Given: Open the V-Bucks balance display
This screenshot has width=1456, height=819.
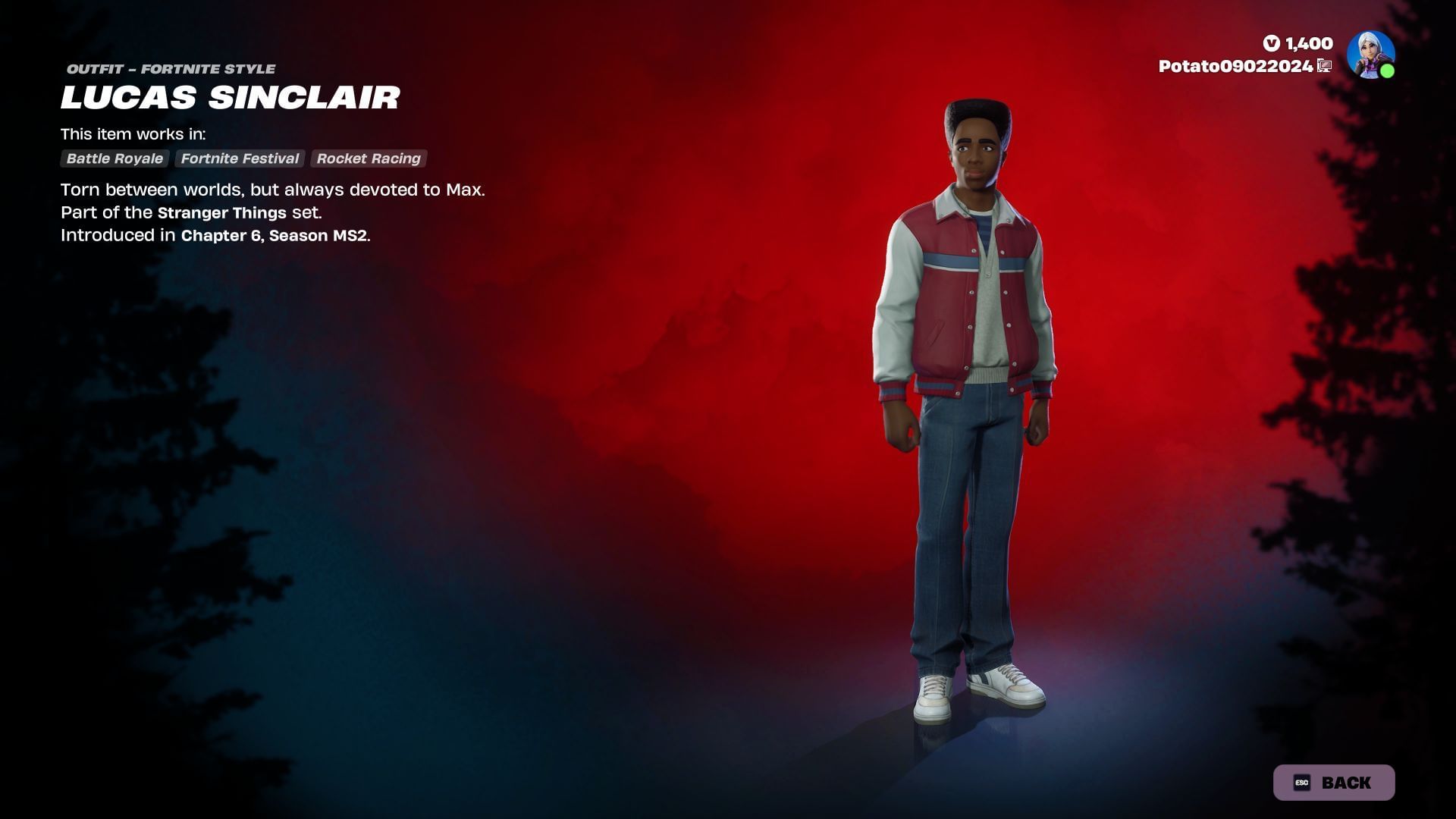Looking at the screenshot, I should [1298, 43].
